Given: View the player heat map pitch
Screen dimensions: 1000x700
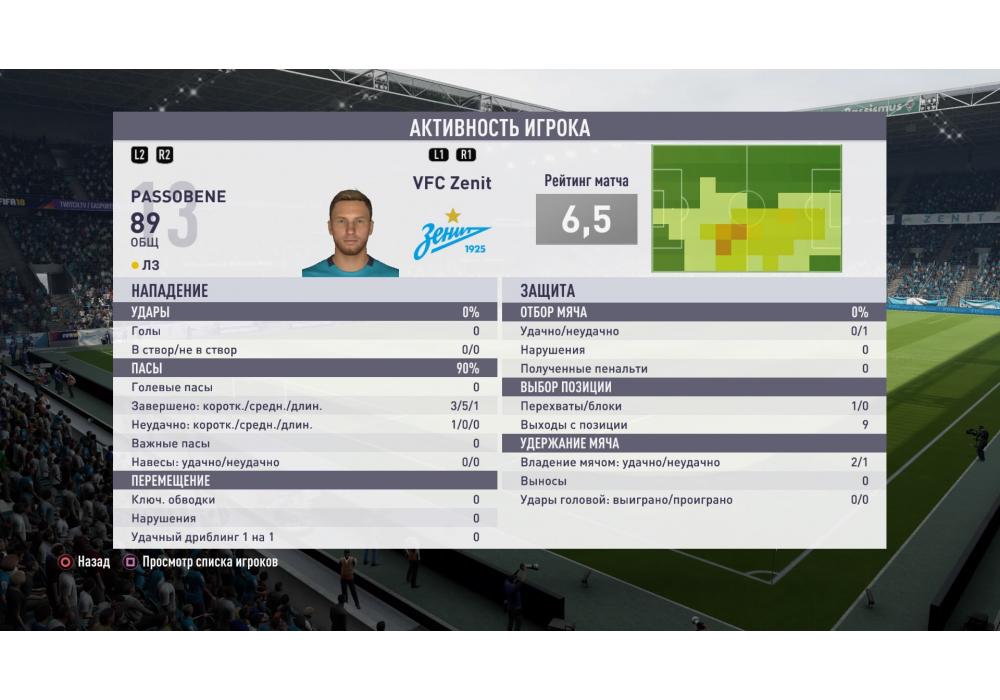Looking at the screenshot, I should [747, 209].
